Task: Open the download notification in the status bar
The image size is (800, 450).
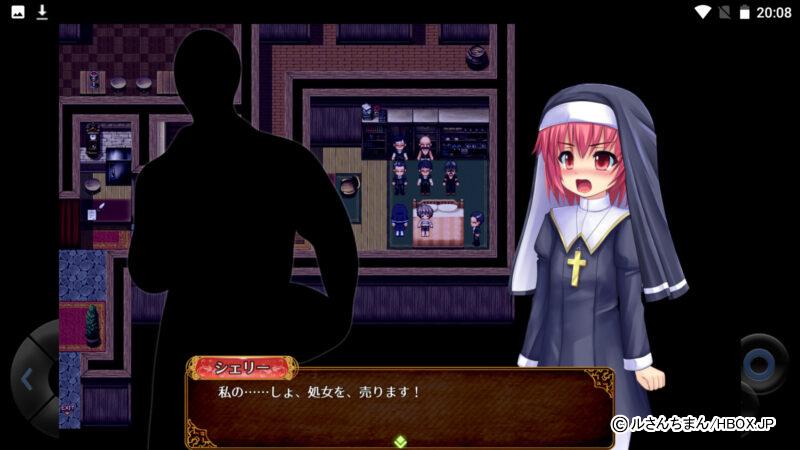Action: click(x=42, y=12)
